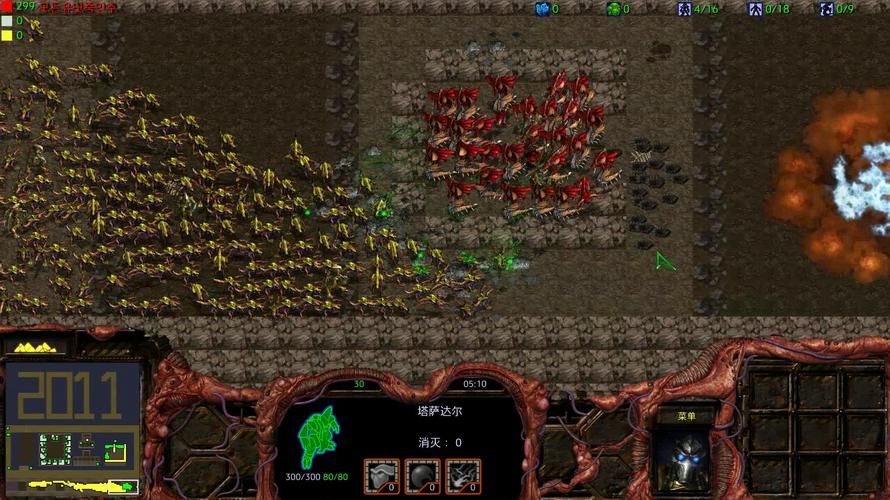
Task: Inspect the armor upgrade icon
Action: coord(381,476)
